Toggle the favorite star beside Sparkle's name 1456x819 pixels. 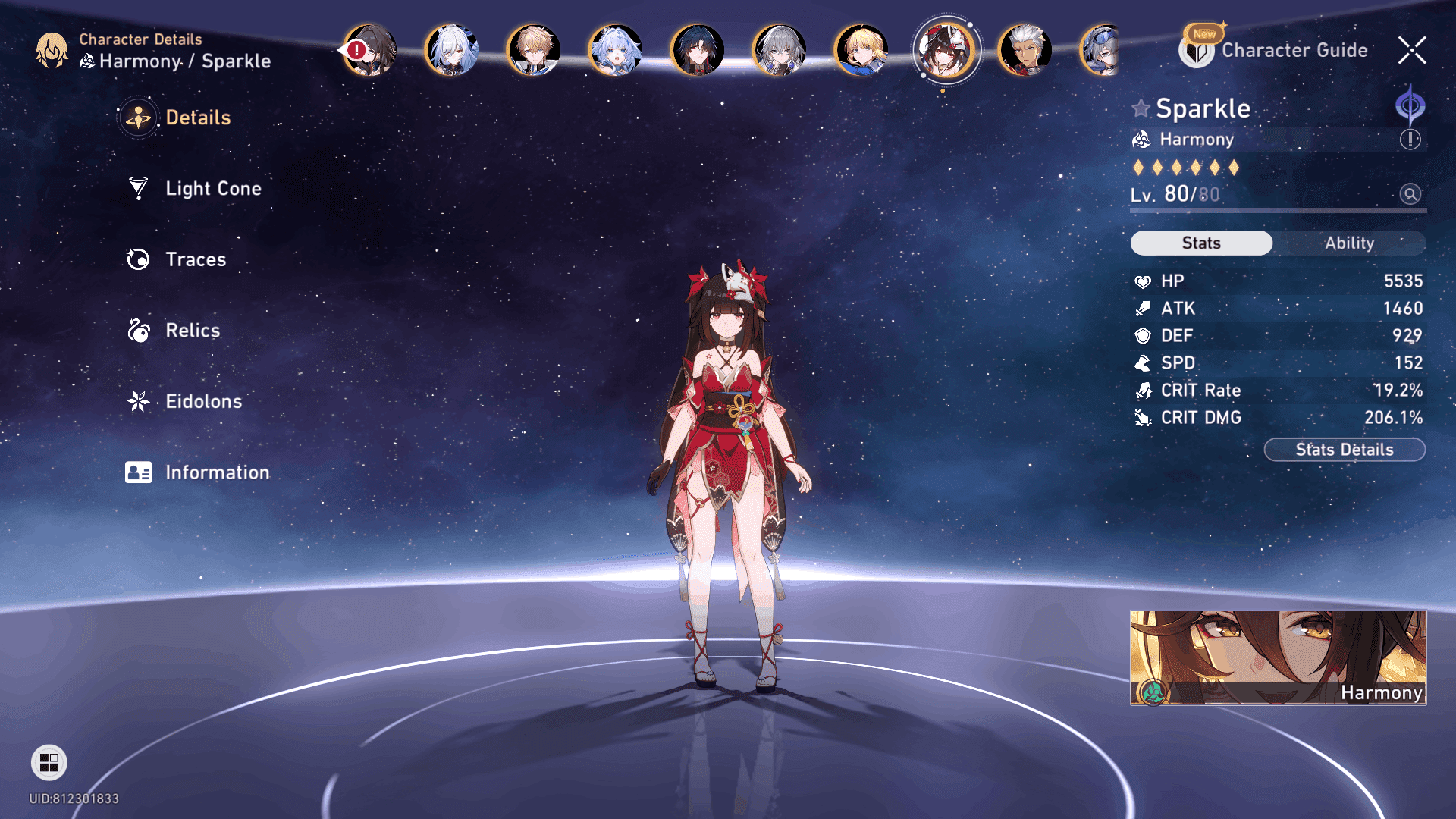point(1141,108)
